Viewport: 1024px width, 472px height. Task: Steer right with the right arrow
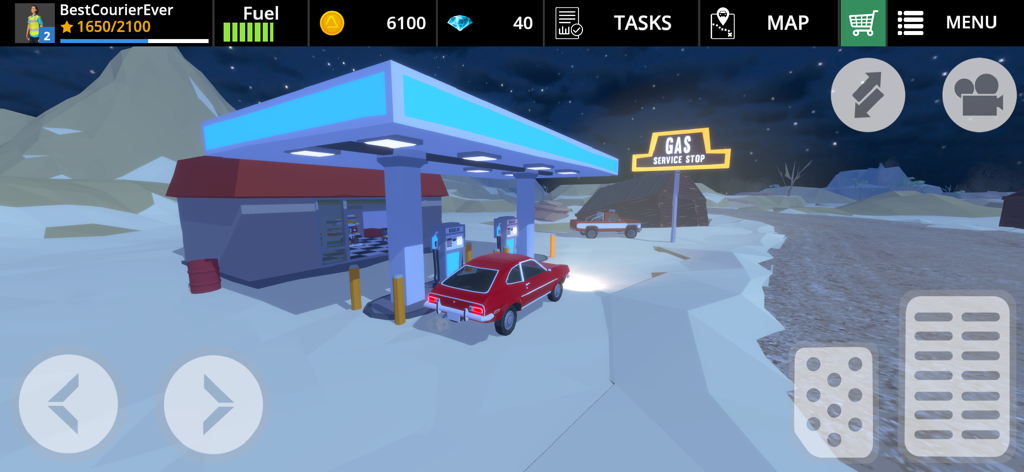click(213, 404)
